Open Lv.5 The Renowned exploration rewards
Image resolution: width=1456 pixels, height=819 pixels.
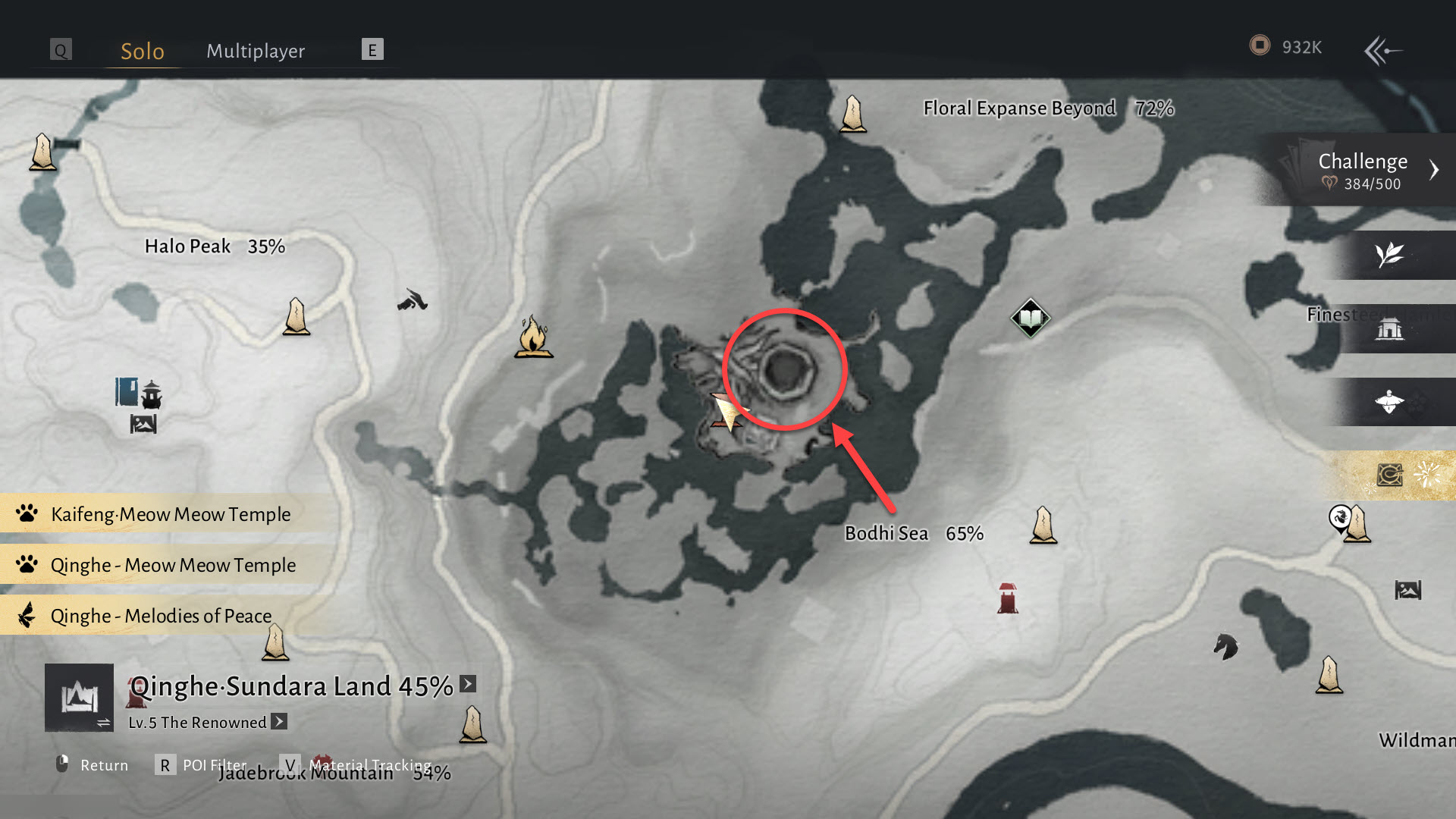[x=279, y=722]
